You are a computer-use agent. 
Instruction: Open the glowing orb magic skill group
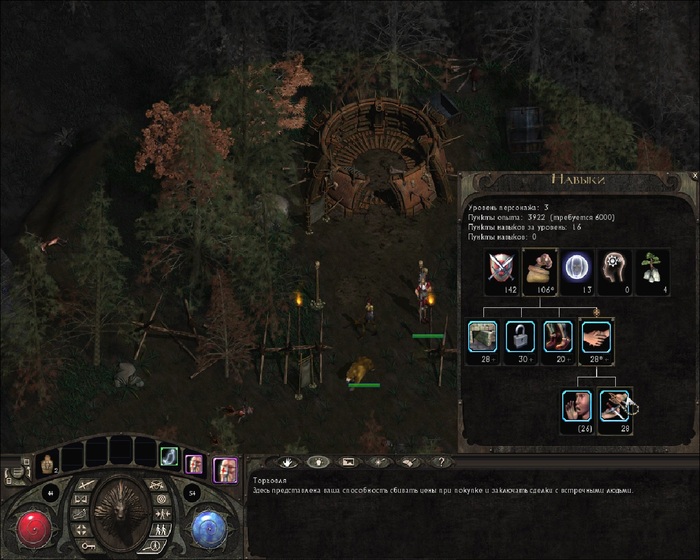[578, 267]
